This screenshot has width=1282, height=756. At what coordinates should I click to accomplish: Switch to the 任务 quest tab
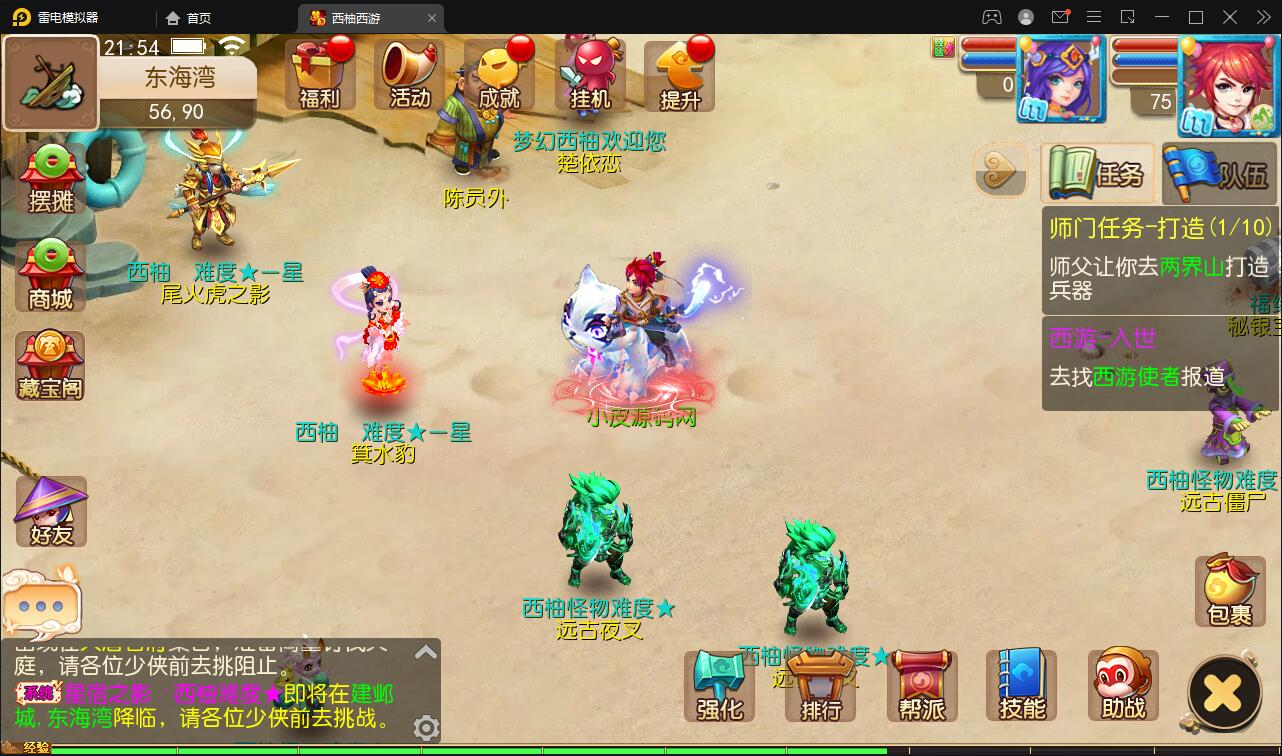tap(1097, 173)
